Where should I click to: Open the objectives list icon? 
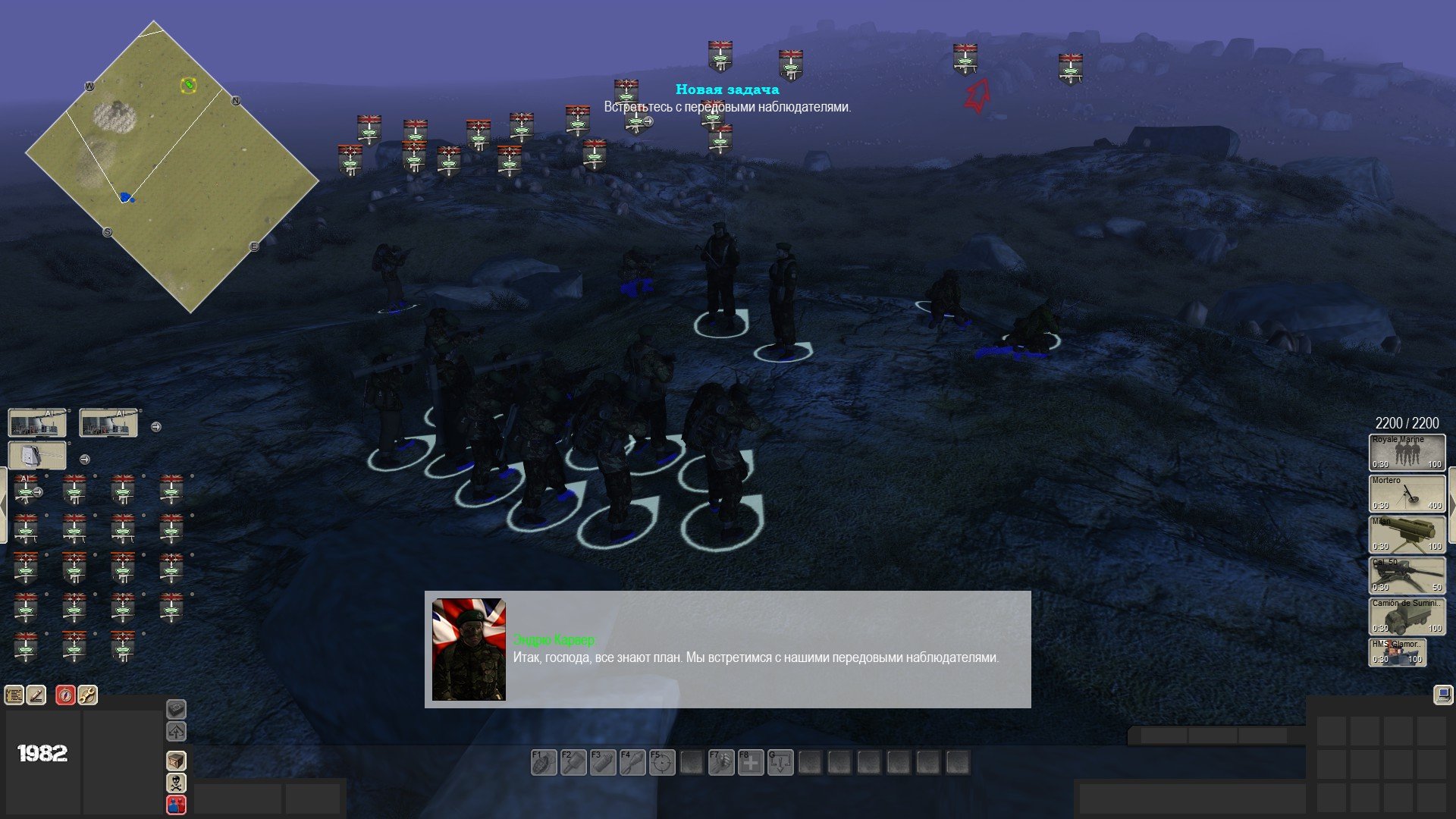click(x=14, y=695)
